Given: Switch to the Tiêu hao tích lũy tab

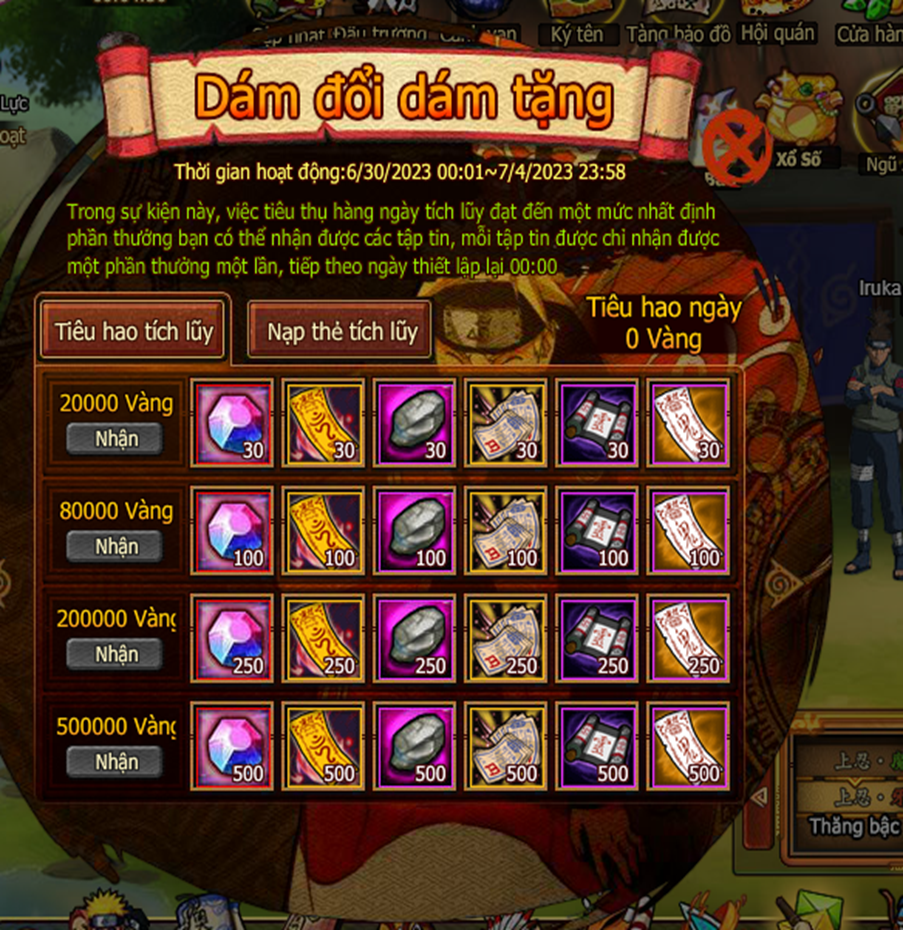Looking at the screenshot, I should click(134, 331).
